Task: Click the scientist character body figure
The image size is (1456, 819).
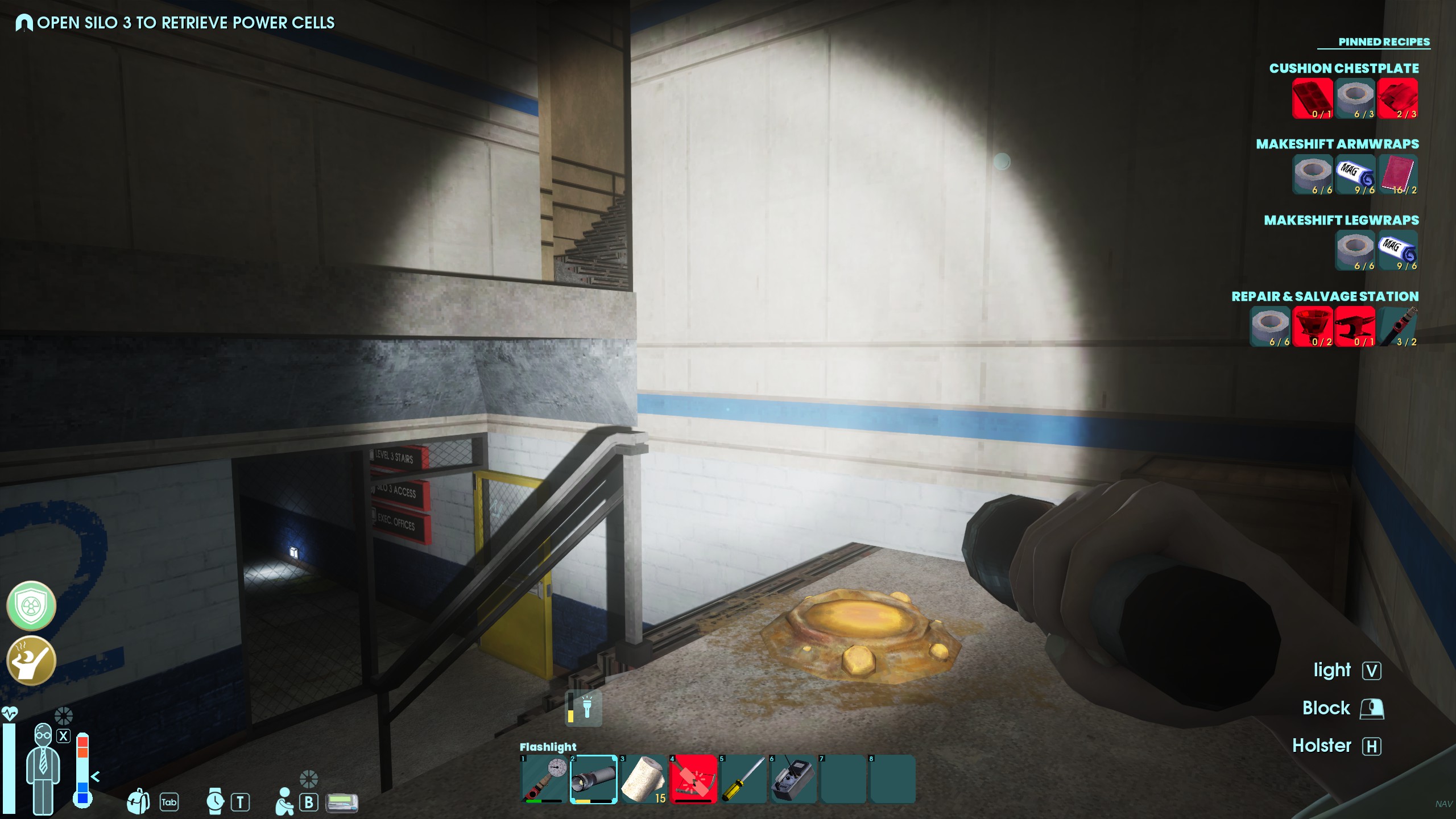Action: click(44, 768)
